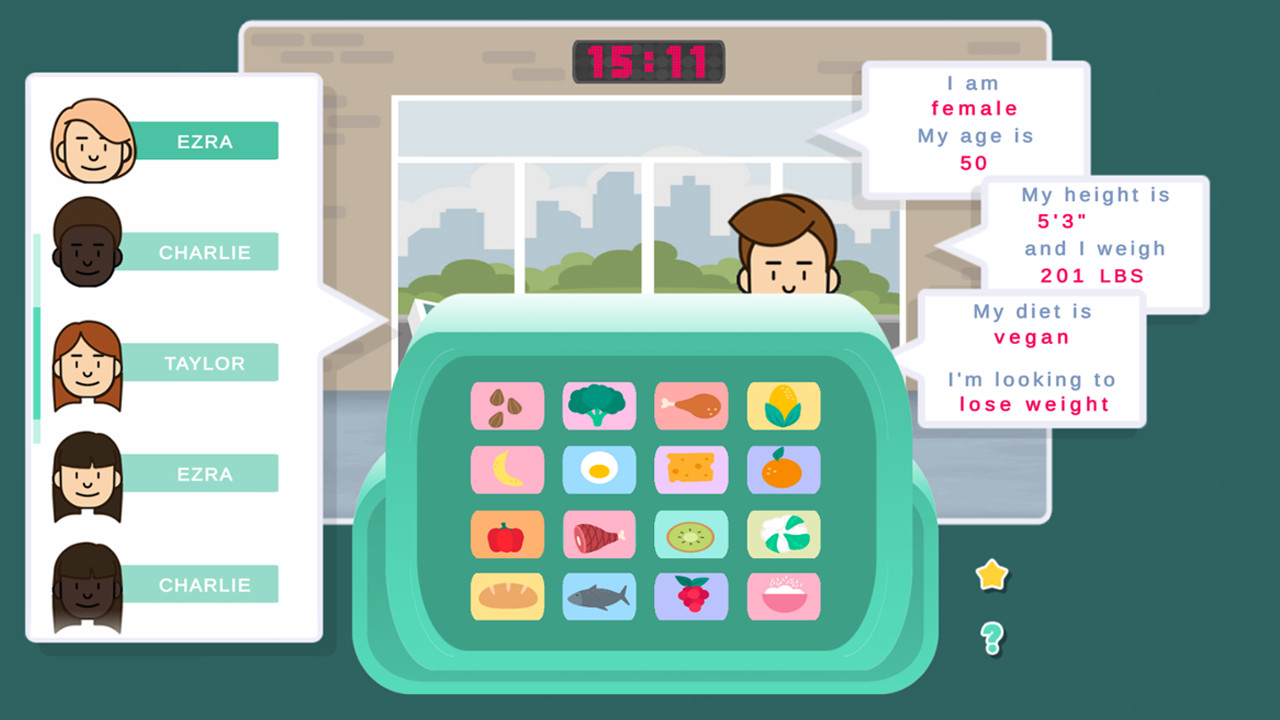Open the help question mark

[x=990, y=635]
